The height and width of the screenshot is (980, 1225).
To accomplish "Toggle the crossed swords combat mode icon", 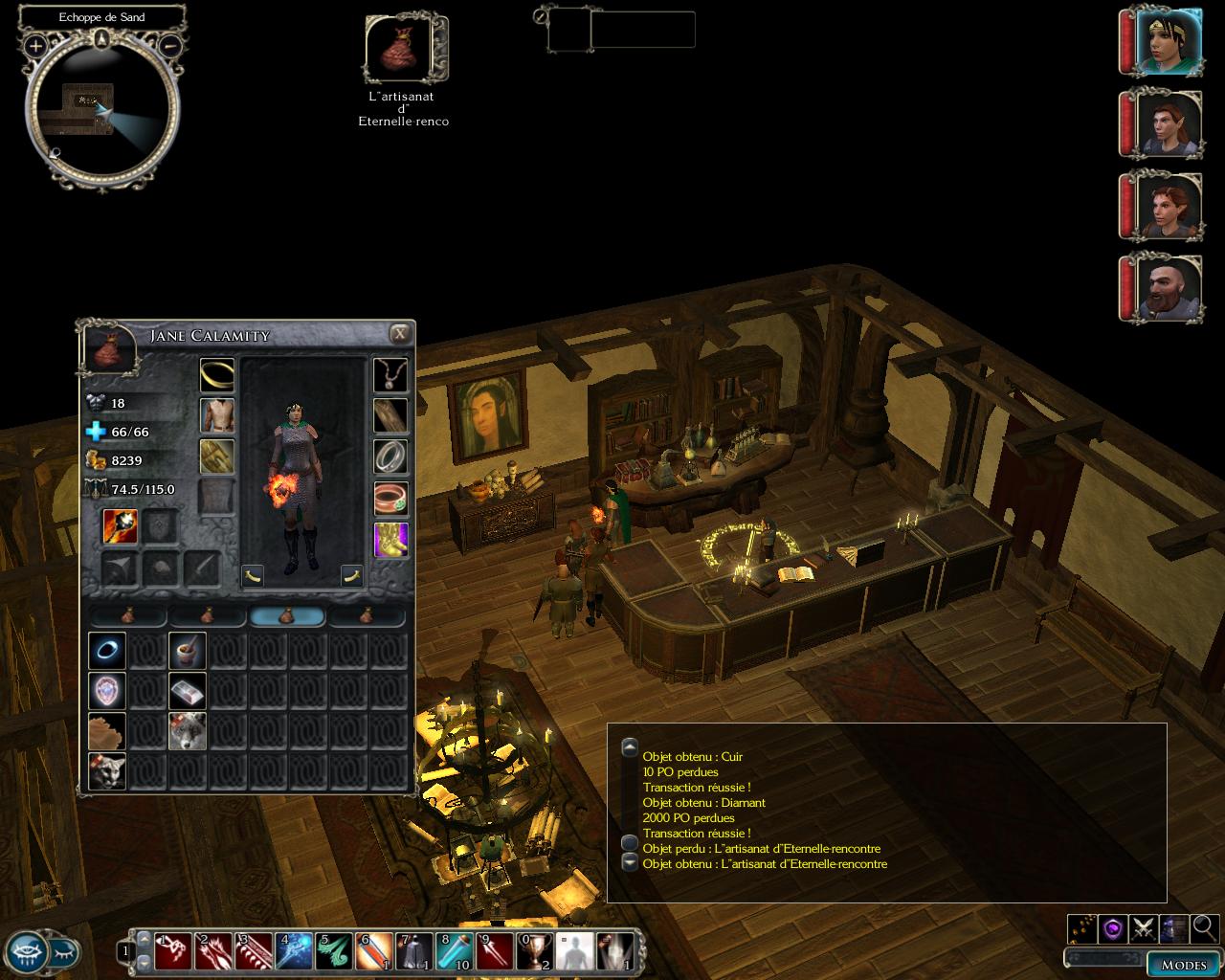I will pyautogui.click(x=1144, y=927).
